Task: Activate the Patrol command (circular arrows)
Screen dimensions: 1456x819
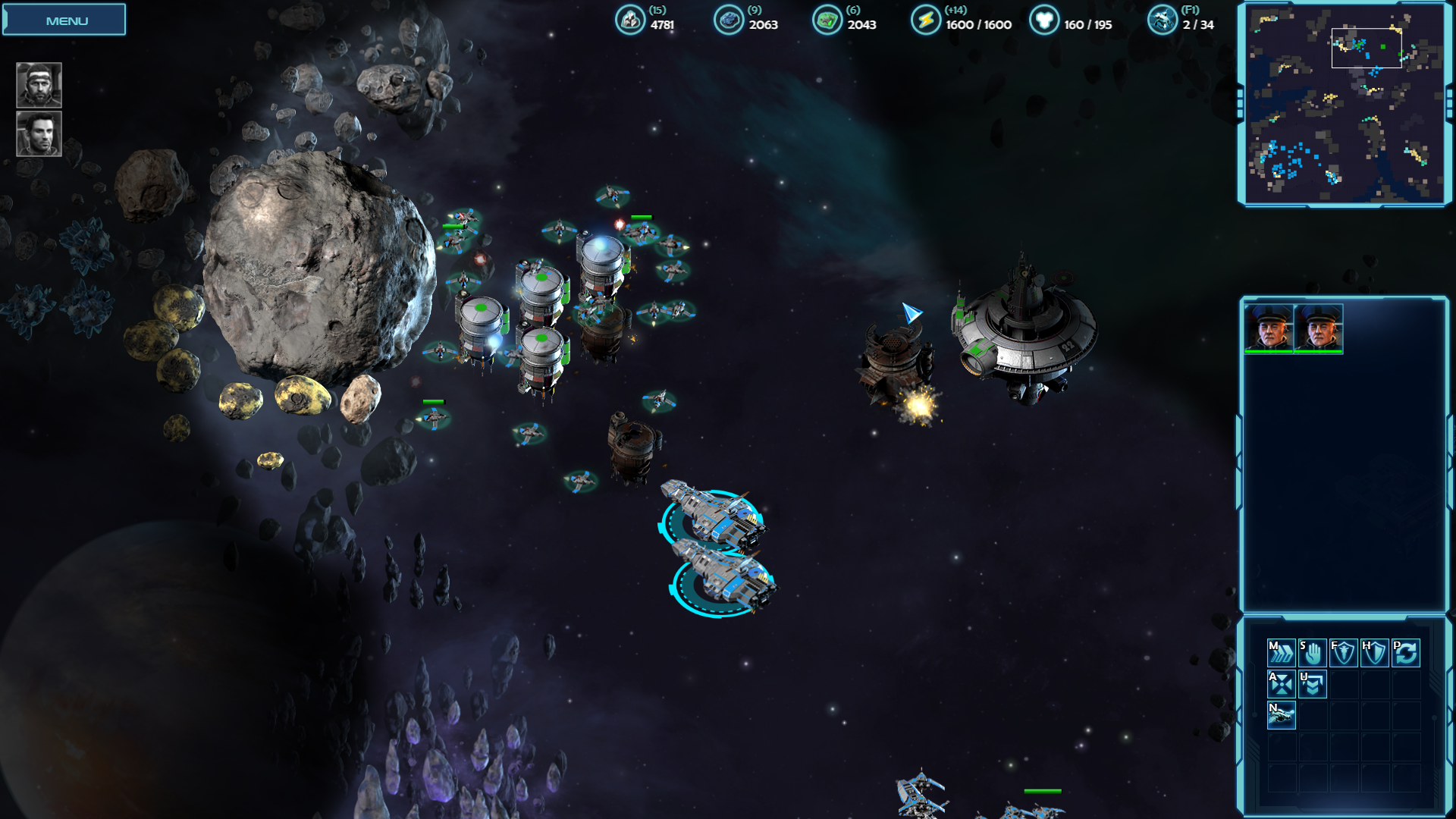Action: pyautogui.click(x=1405, y=653)
